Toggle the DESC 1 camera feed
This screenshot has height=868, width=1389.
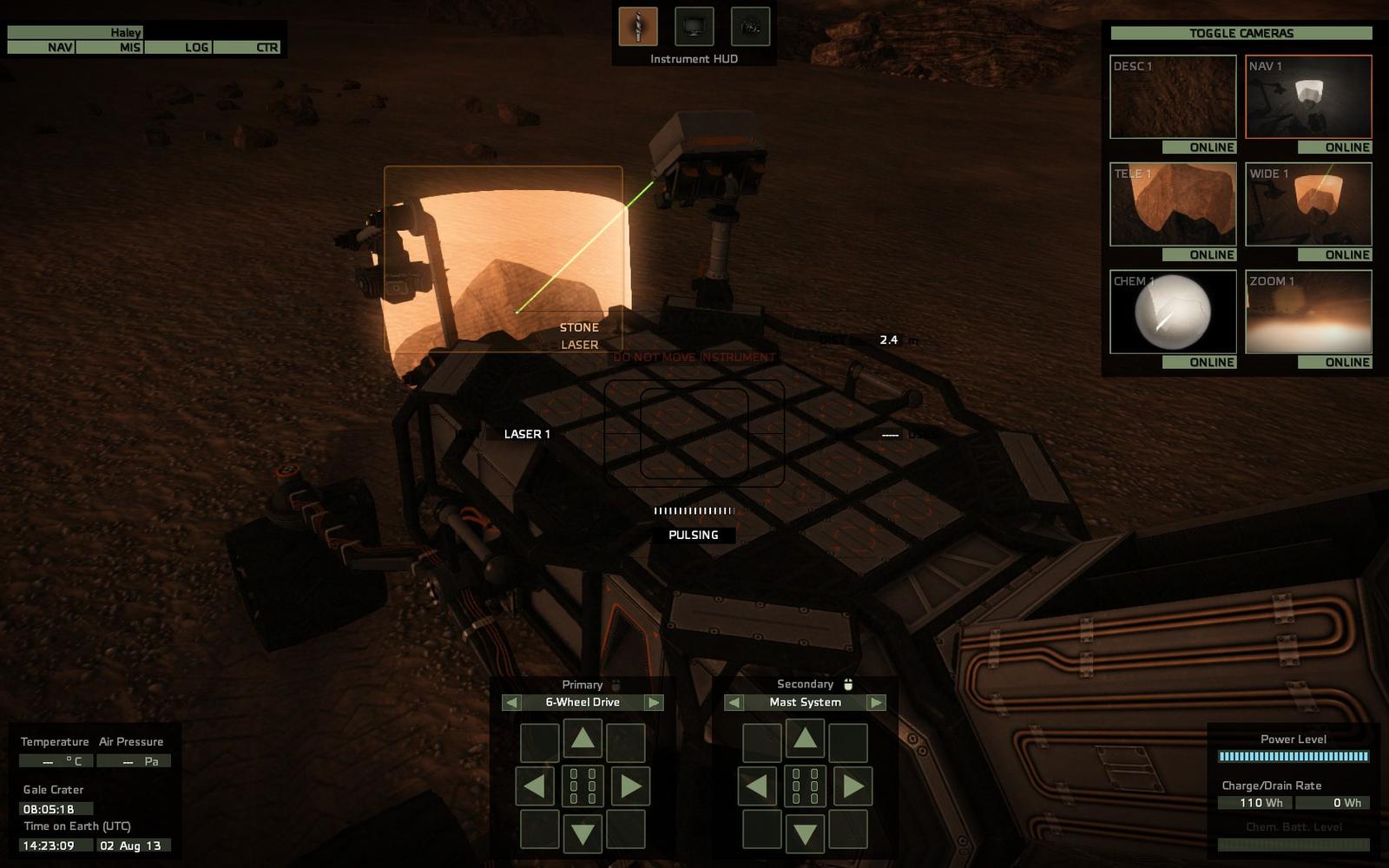pos(1173,96)
